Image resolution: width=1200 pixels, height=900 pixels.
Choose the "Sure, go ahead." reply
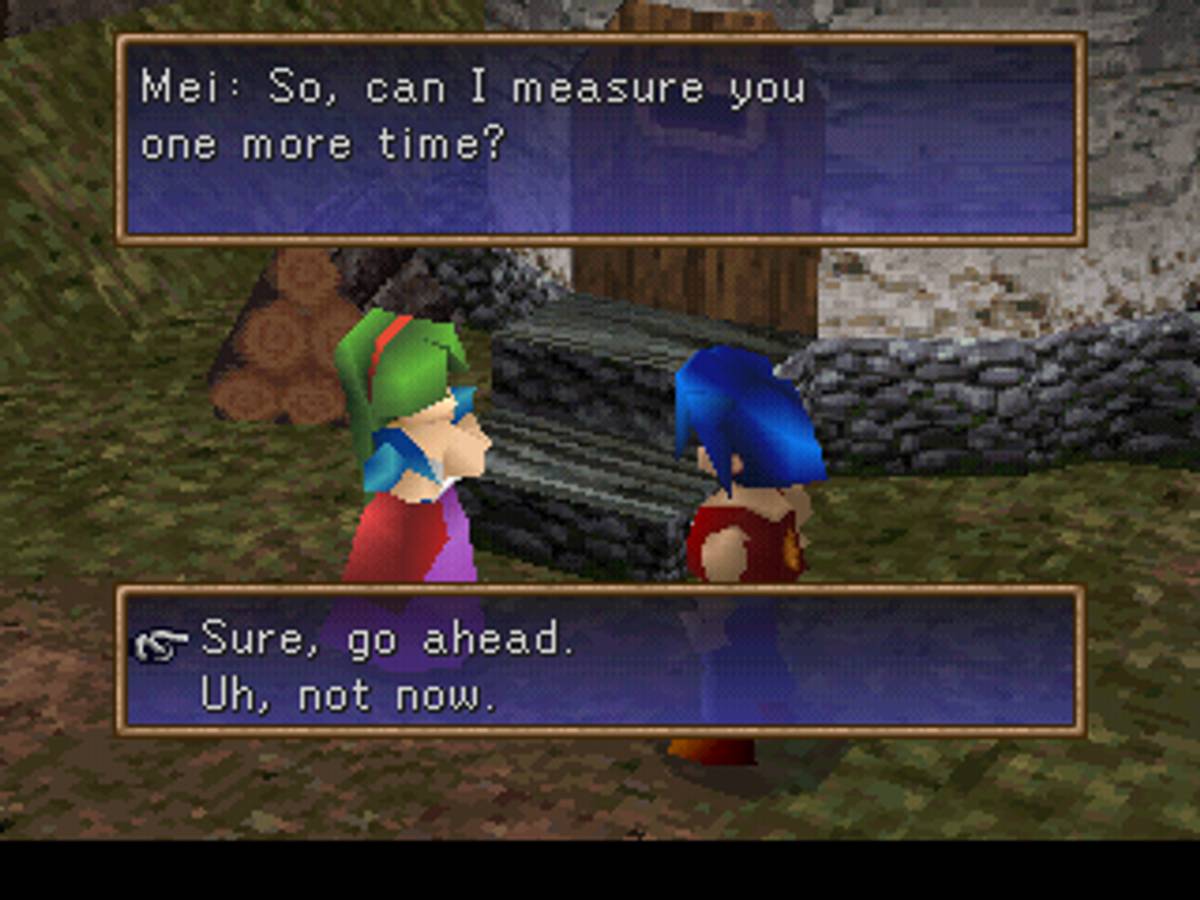pos(388,641)
